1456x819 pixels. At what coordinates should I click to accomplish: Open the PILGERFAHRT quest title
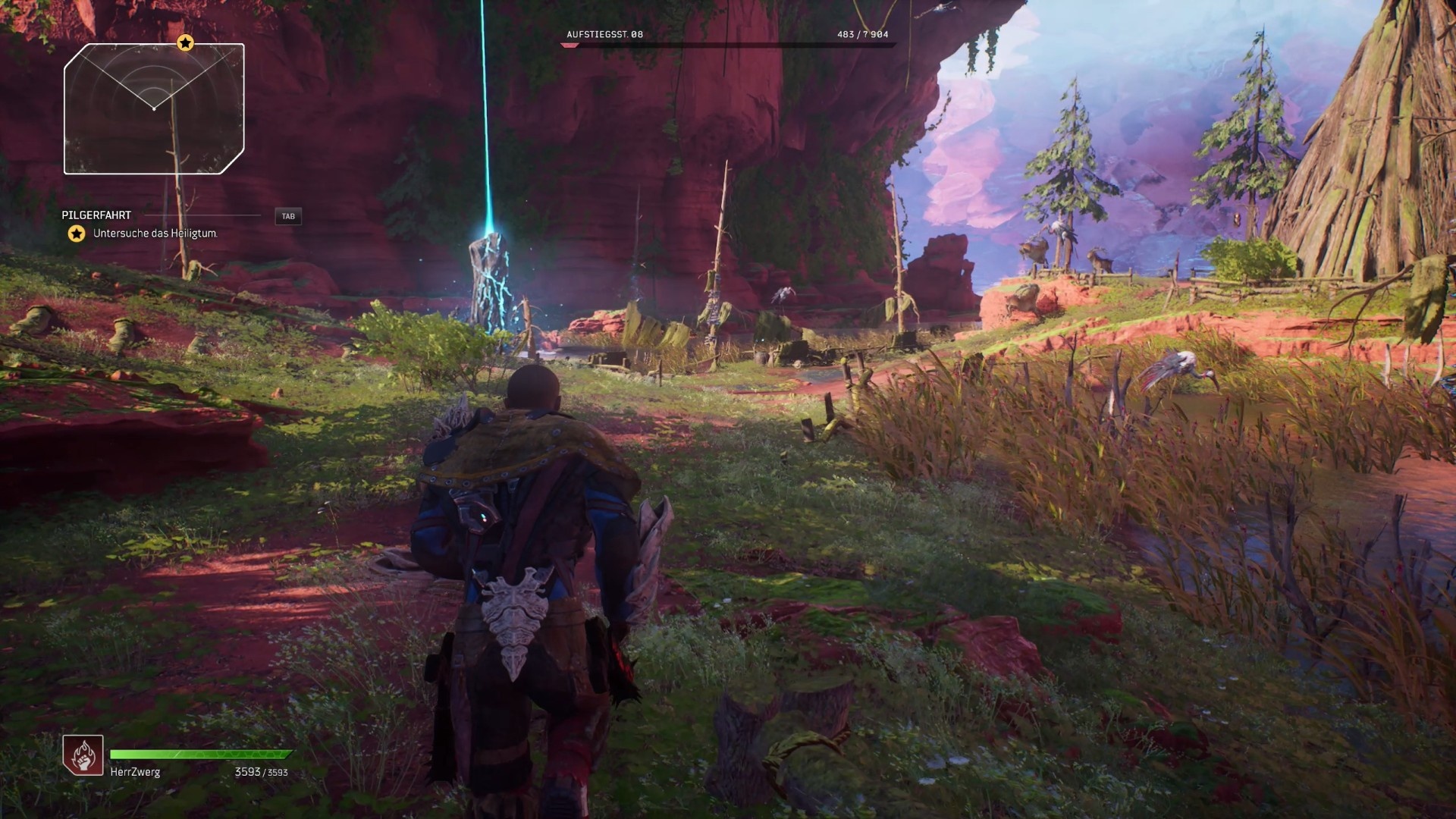click(97, 215)
